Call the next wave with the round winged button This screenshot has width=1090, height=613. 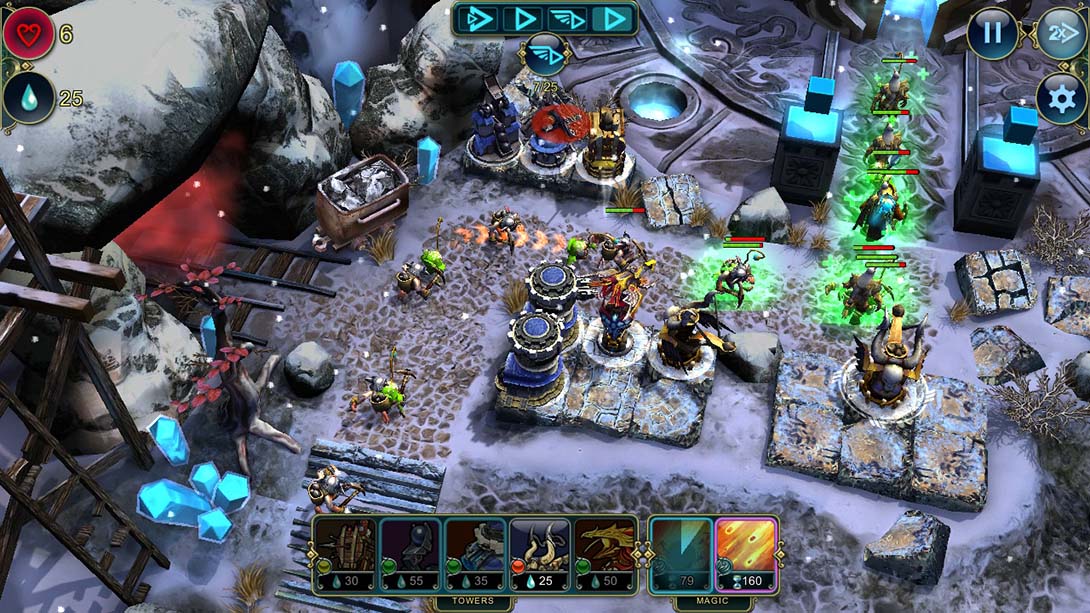(x=545, y=55)
